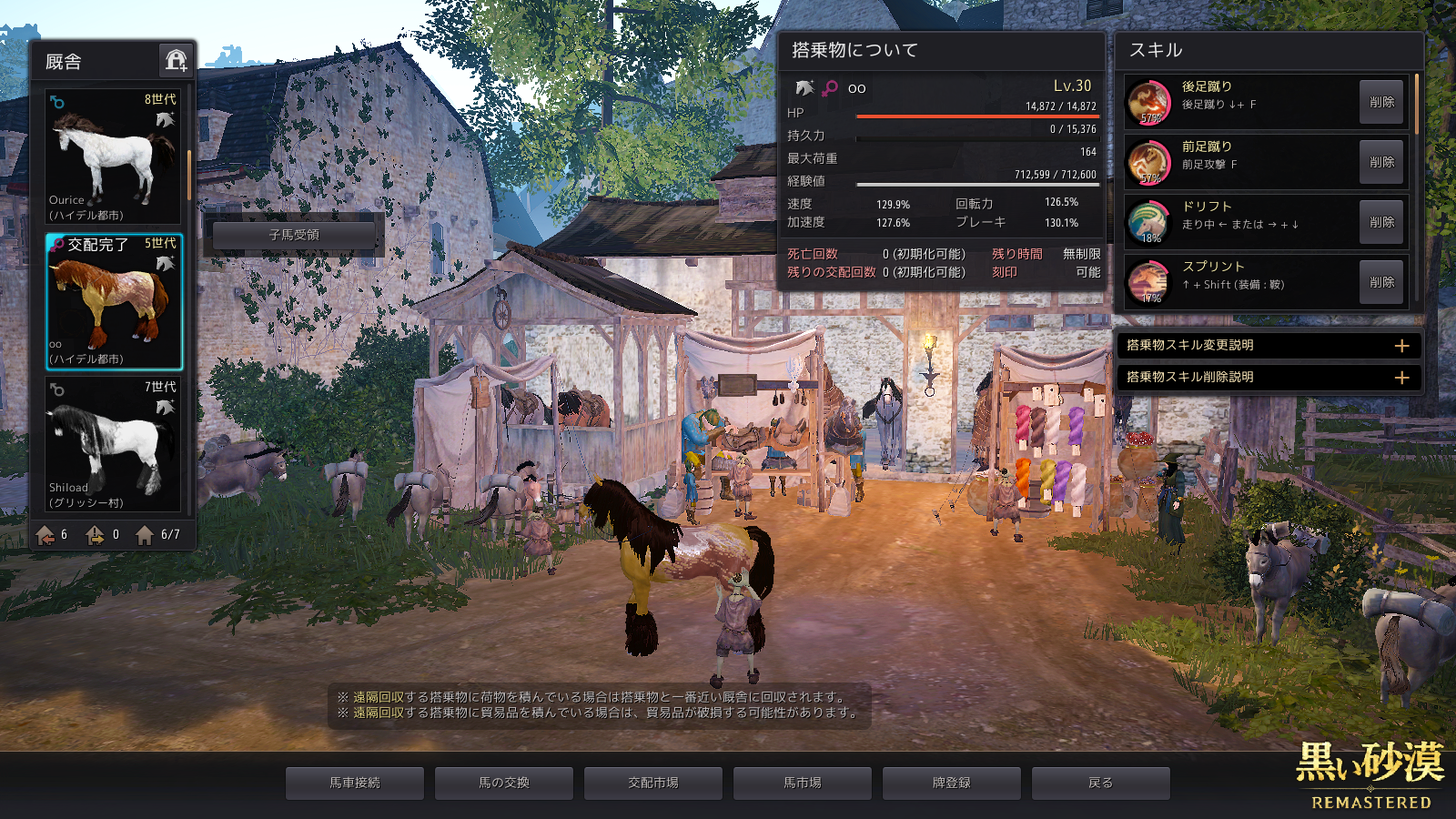Choose the horse Shiload in the stable list
Screen dimensions: 1456x819
(113, 445)
